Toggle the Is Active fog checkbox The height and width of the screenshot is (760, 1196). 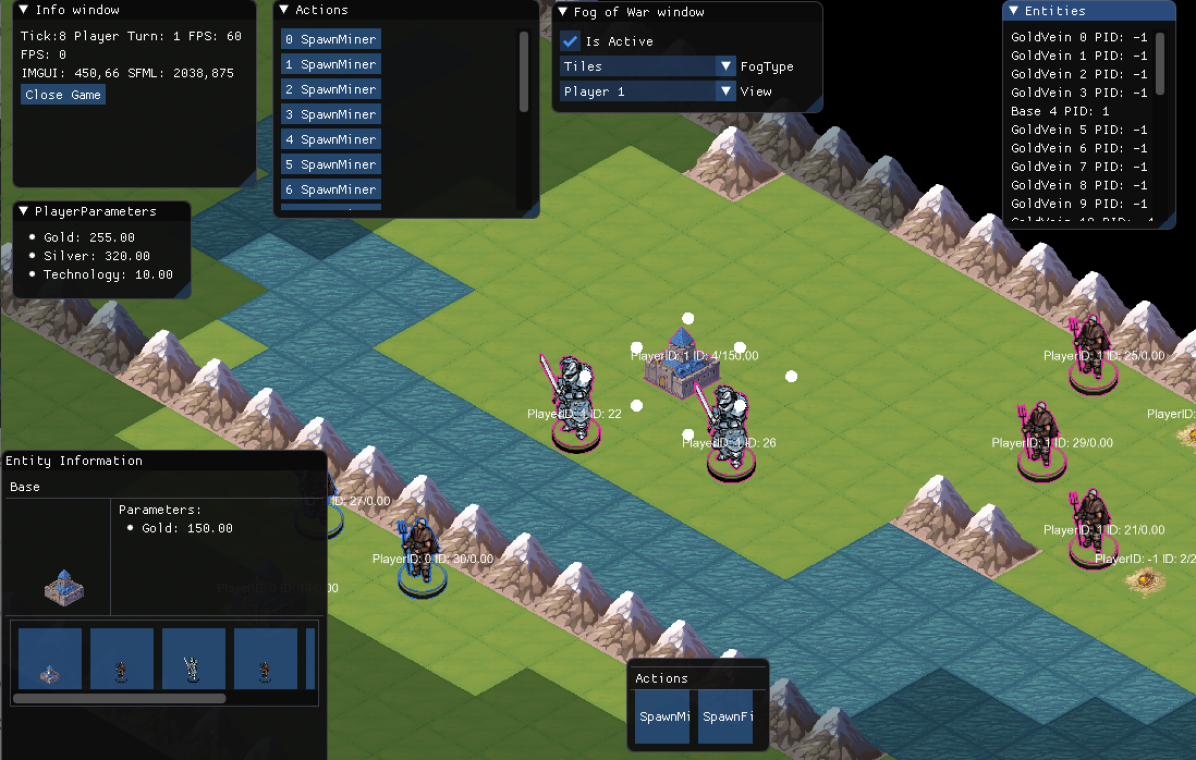pos(570,41)
